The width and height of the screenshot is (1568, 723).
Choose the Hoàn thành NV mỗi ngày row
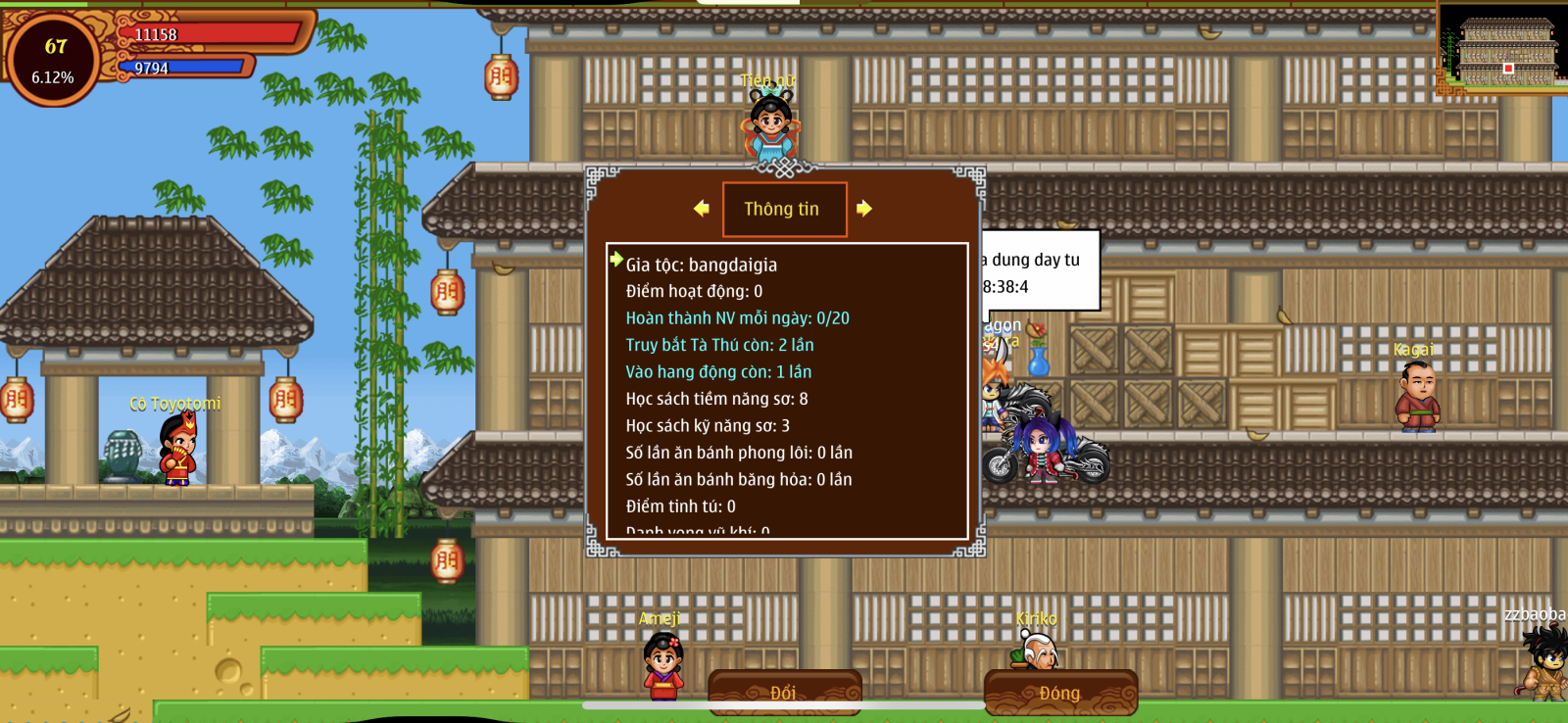pos(737,318)
